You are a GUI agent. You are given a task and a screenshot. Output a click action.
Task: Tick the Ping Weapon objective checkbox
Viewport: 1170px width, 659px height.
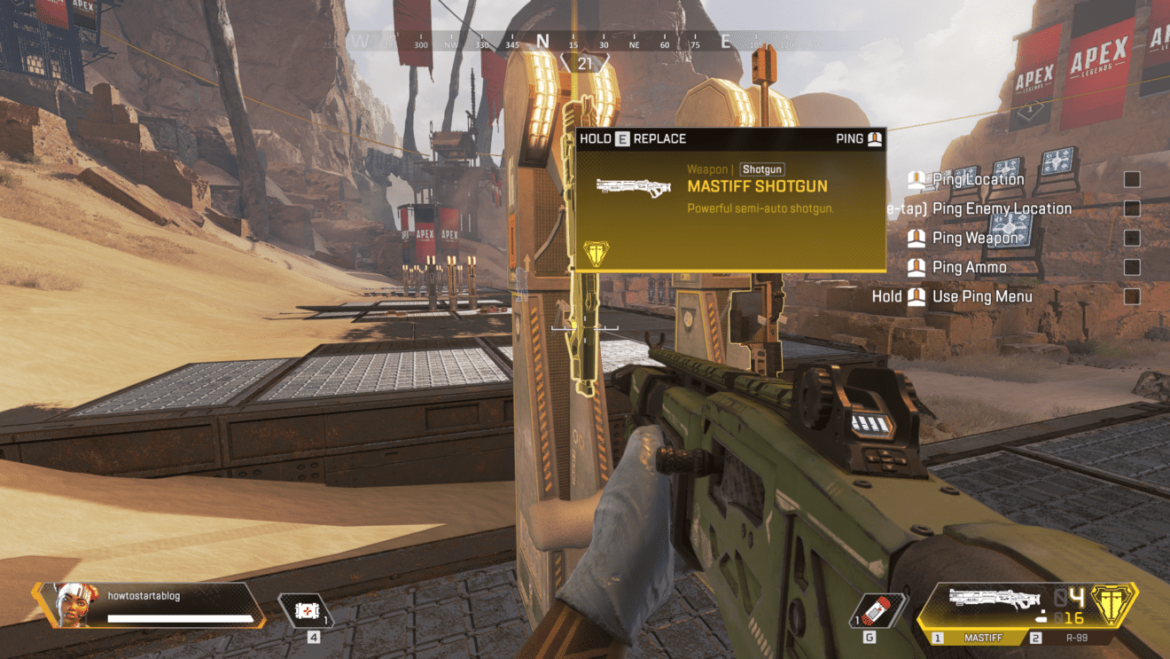tap(1132, 238)
